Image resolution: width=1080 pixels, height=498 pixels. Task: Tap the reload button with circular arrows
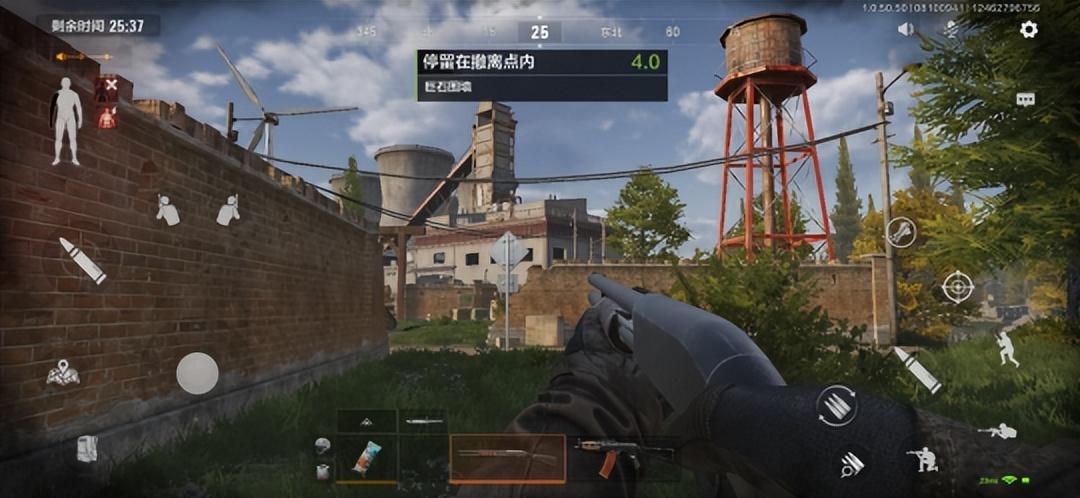(x=836, y=405)
